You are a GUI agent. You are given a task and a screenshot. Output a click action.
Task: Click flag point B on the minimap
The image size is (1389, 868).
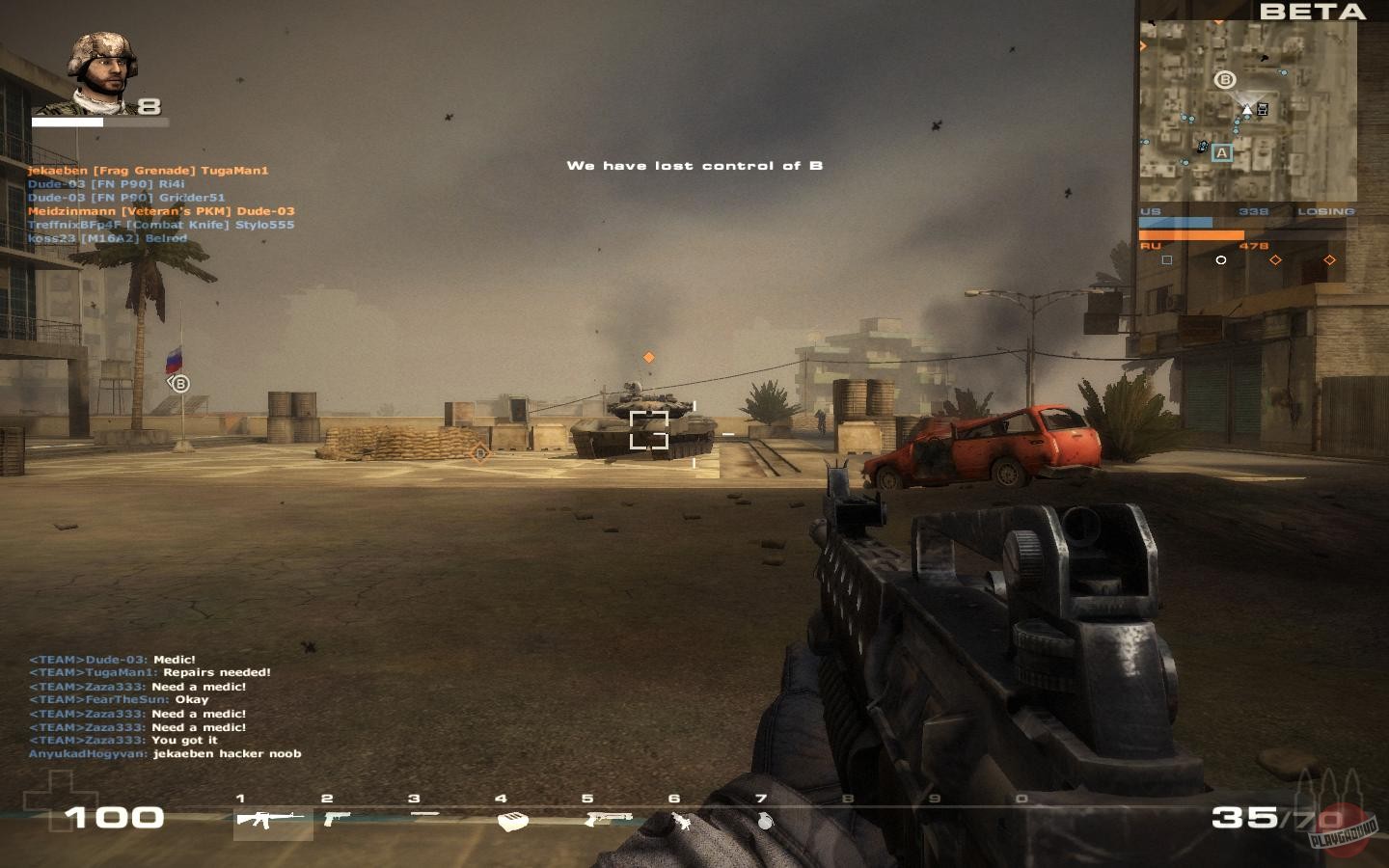[x=1226, y=77]
